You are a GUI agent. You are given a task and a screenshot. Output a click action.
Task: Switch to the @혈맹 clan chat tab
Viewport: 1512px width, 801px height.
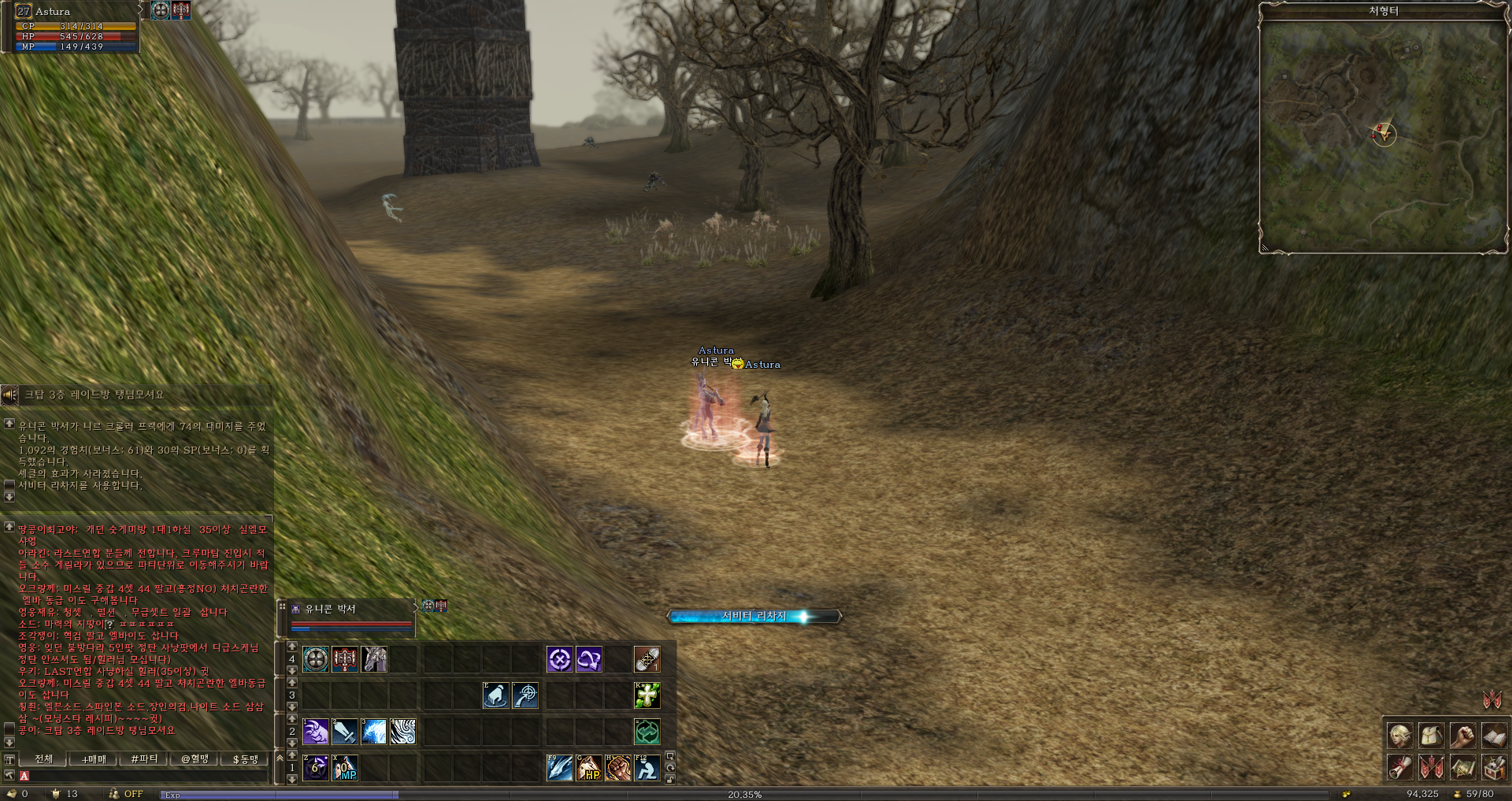point(195,759)
